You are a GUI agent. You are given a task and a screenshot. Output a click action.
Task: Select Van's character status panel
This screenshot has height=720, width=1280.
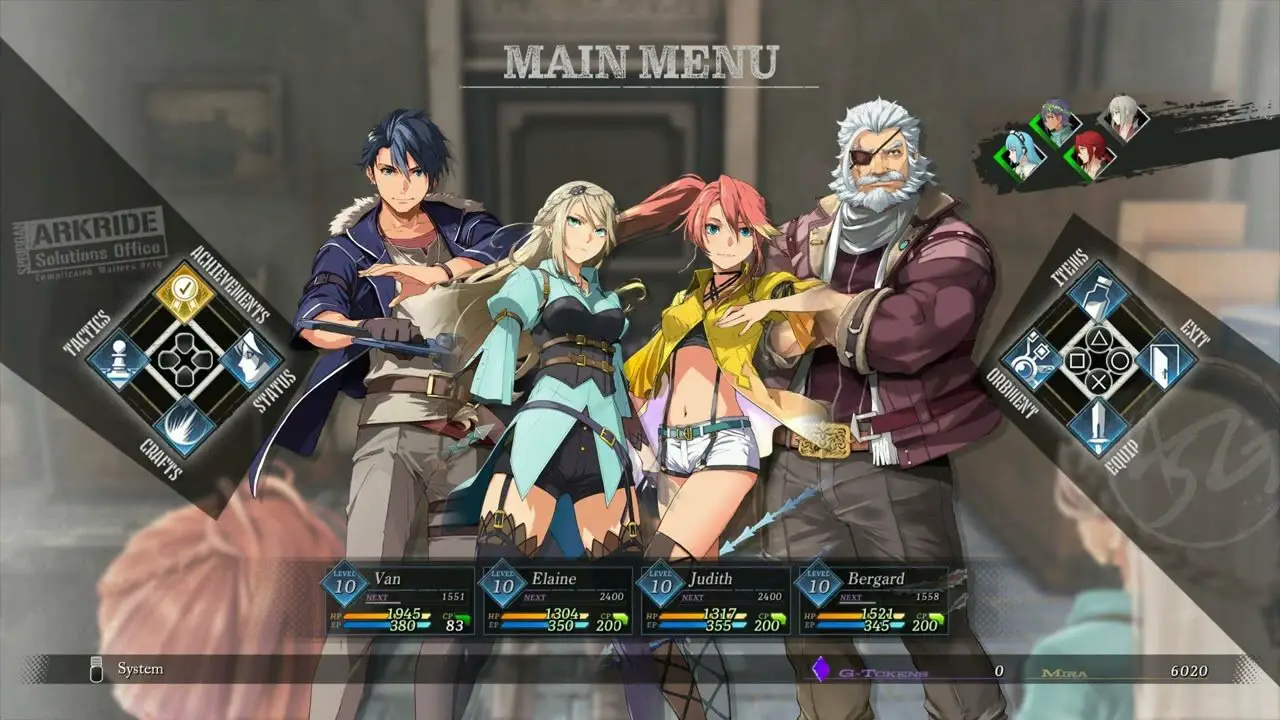[394, 601]
